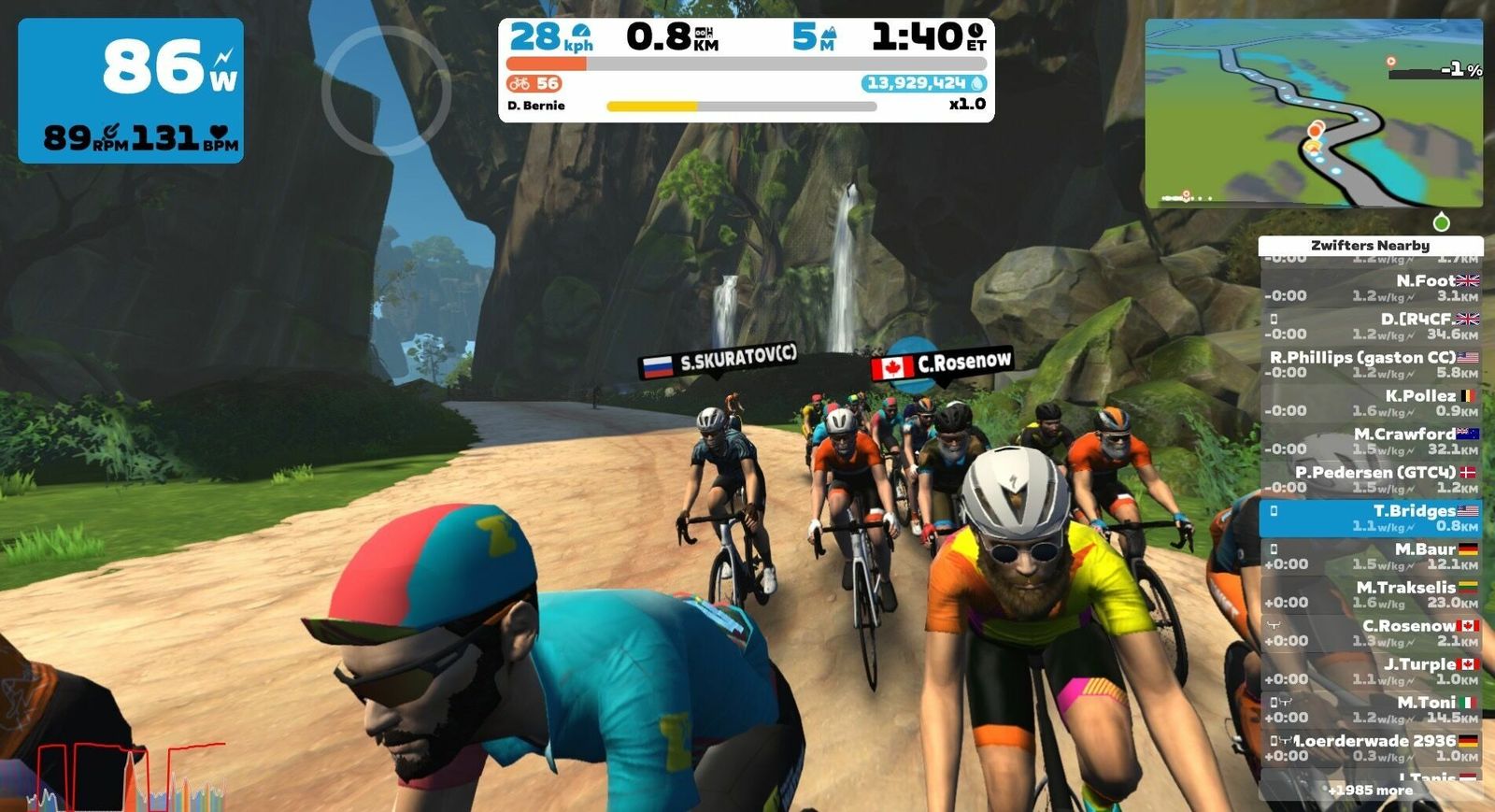This screenshot has height=812, width=1495.
Task: Pick M.Crawford in the rider list
Action: 1370,441
